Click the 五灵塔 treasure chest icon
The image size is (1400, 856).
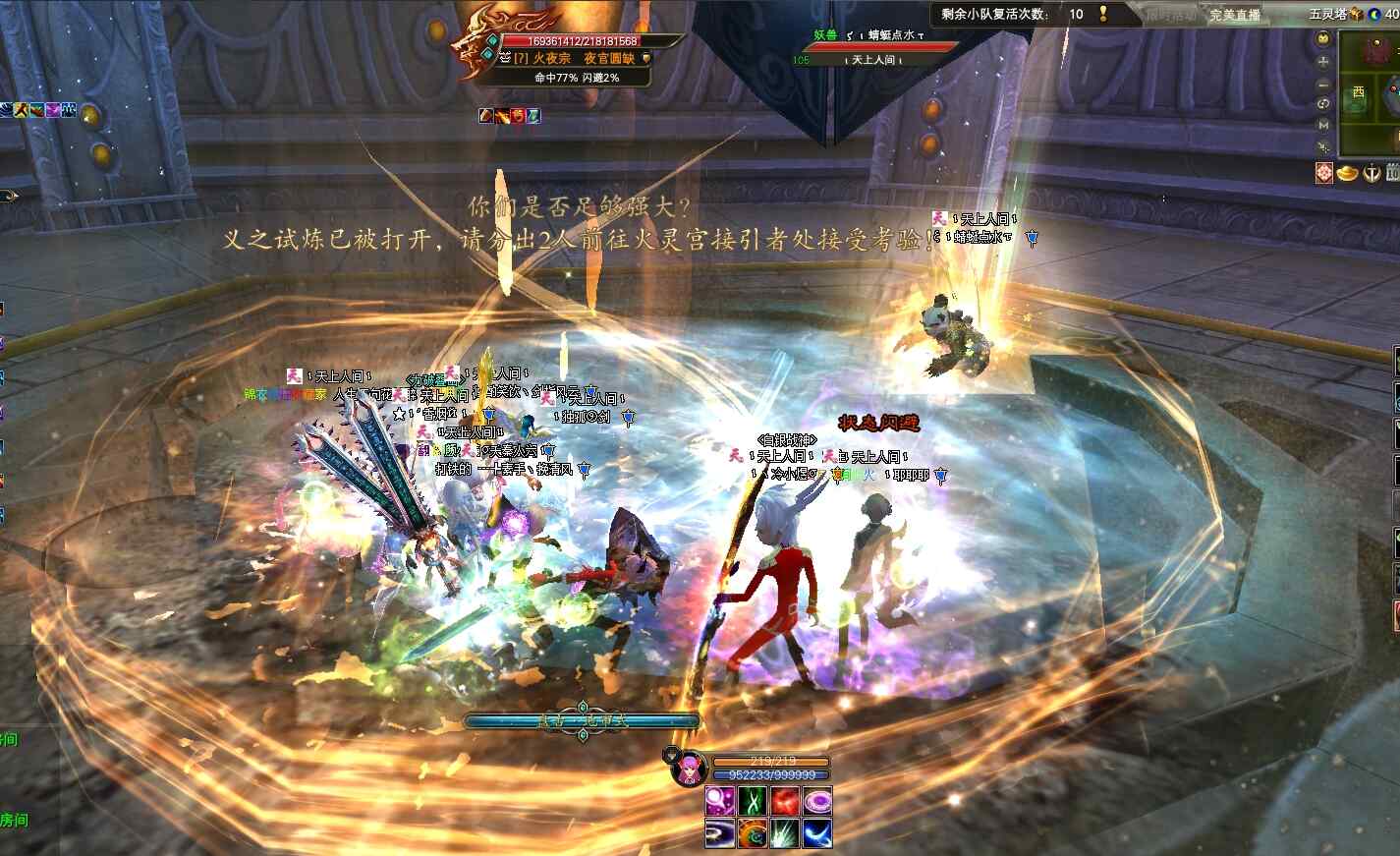point(1356,14)
